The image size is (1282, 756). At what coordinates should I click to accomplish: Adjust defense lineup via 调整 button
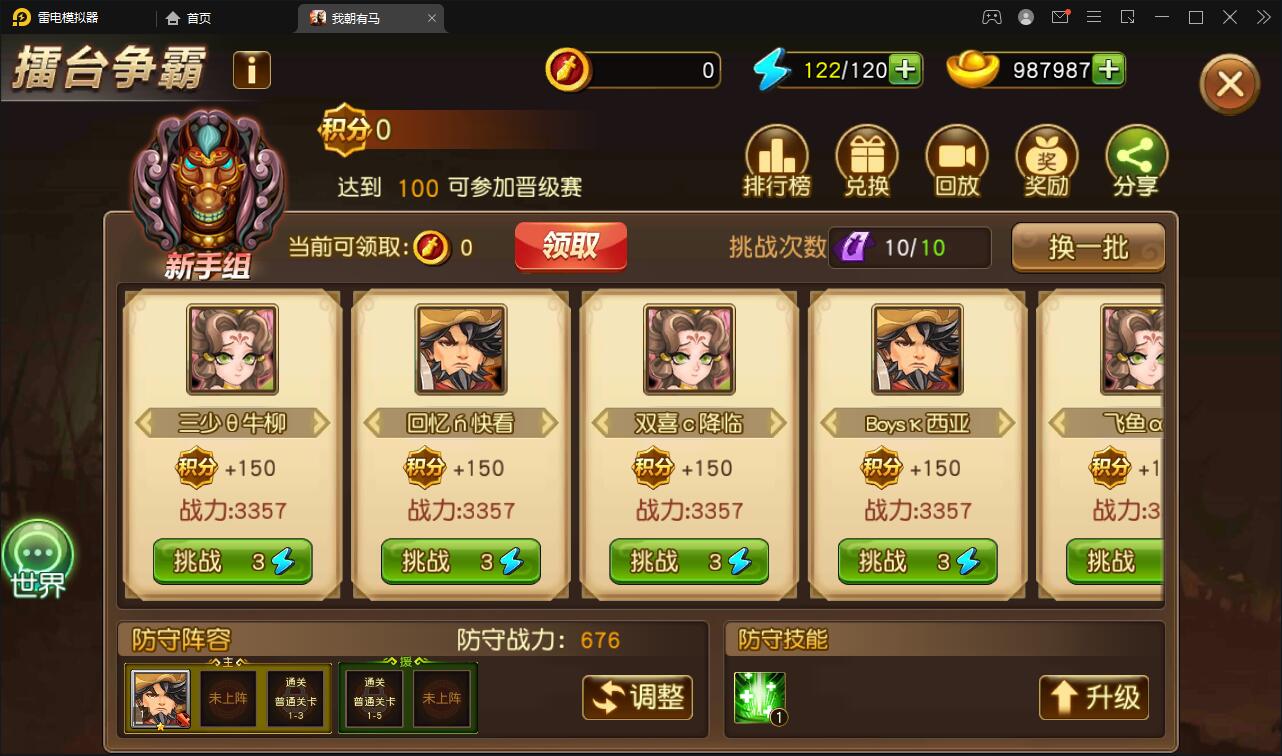pyautogui.click(x=637, y=698)
